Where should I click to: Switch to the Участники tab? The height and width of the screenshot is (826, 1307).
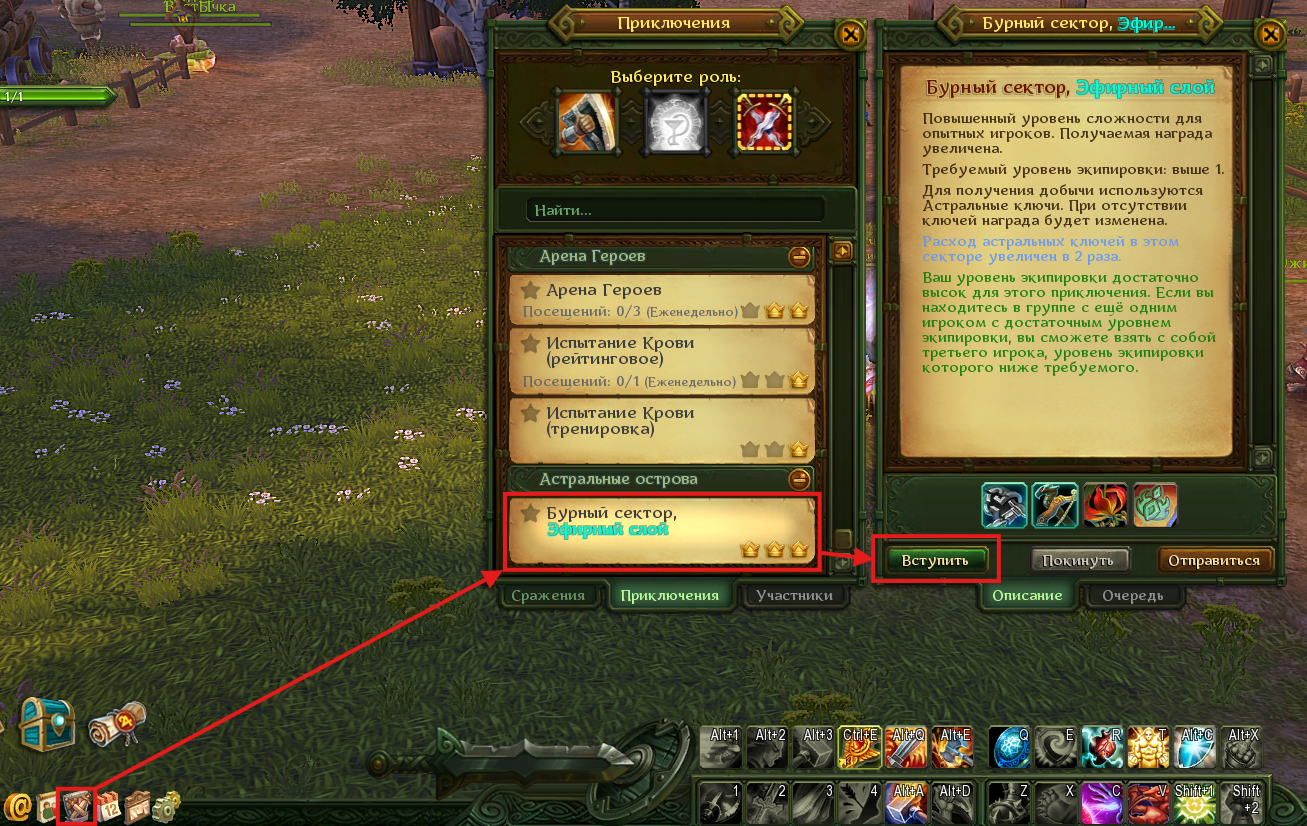point(794,595)
